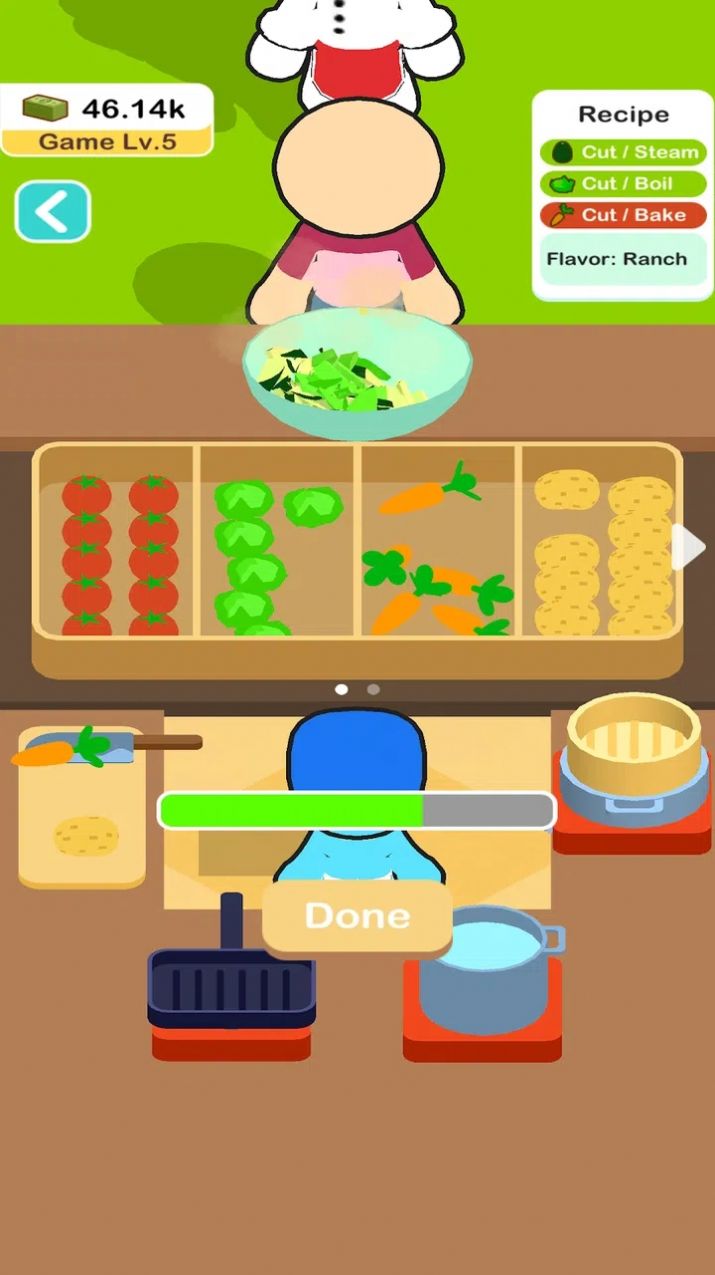The image size is (715, 1275).
Task: Show next ingredient tray page
Action: click(690, 546)
